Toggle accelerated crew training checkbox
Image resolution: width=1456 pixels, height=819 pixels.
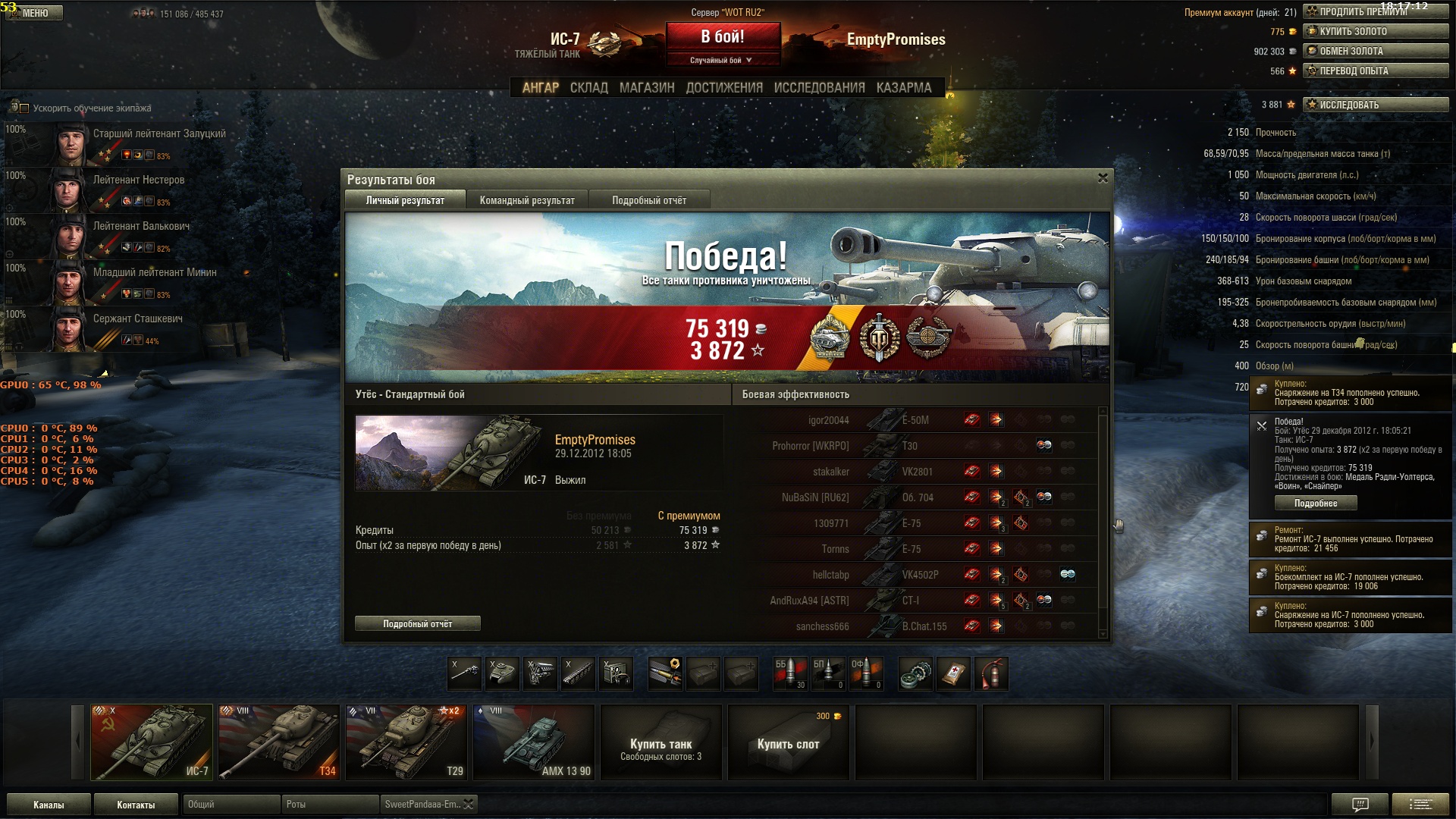click(24, 108)
